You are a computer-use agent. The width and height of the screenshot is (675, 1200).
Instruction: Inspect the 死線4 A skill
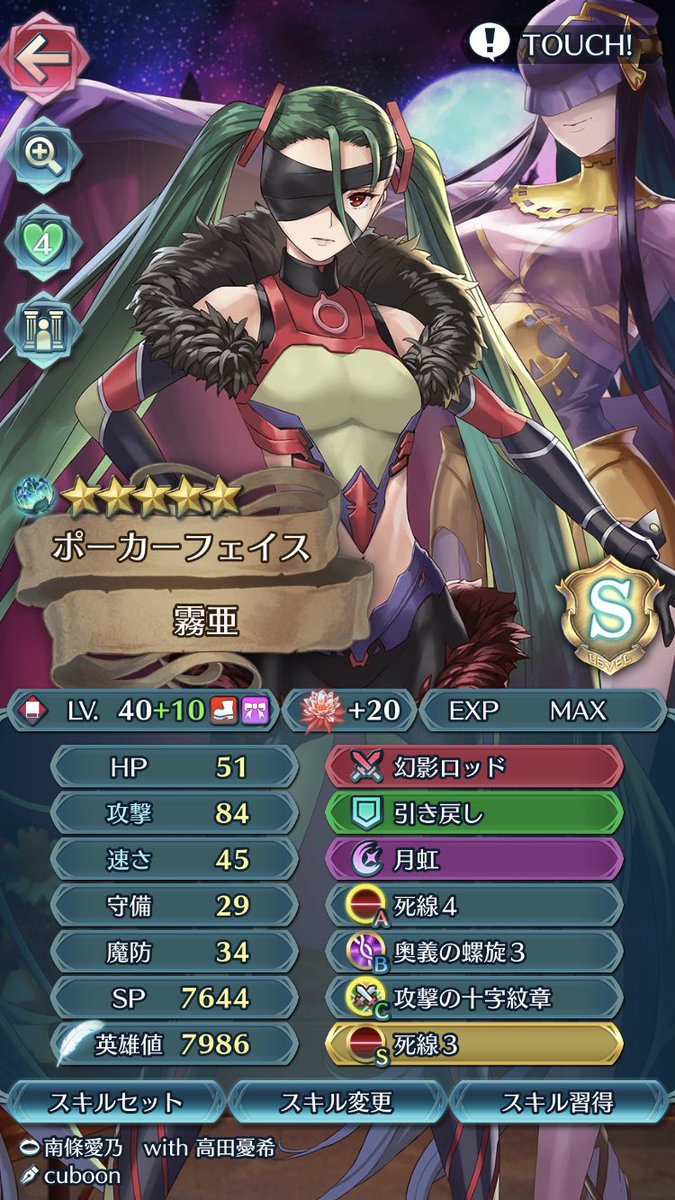coord(475,905)
